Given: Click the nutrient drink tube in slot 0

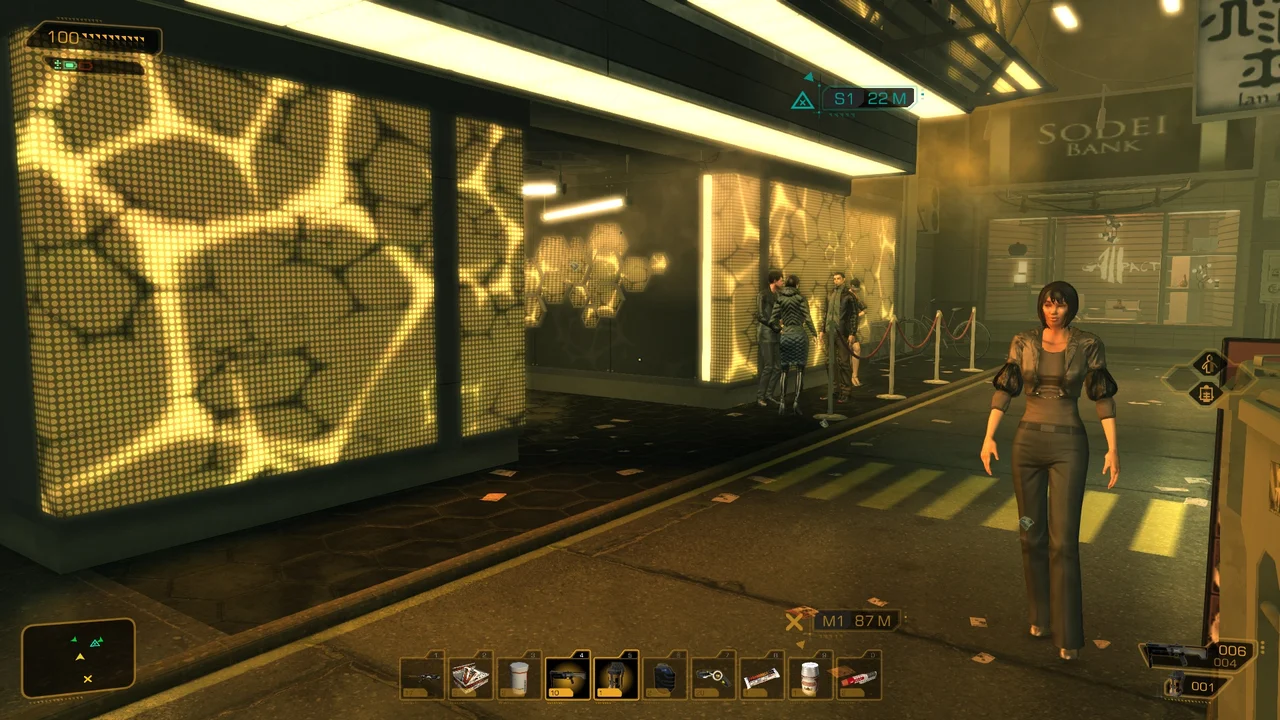Looking at the screenshot, I should 857,676.
